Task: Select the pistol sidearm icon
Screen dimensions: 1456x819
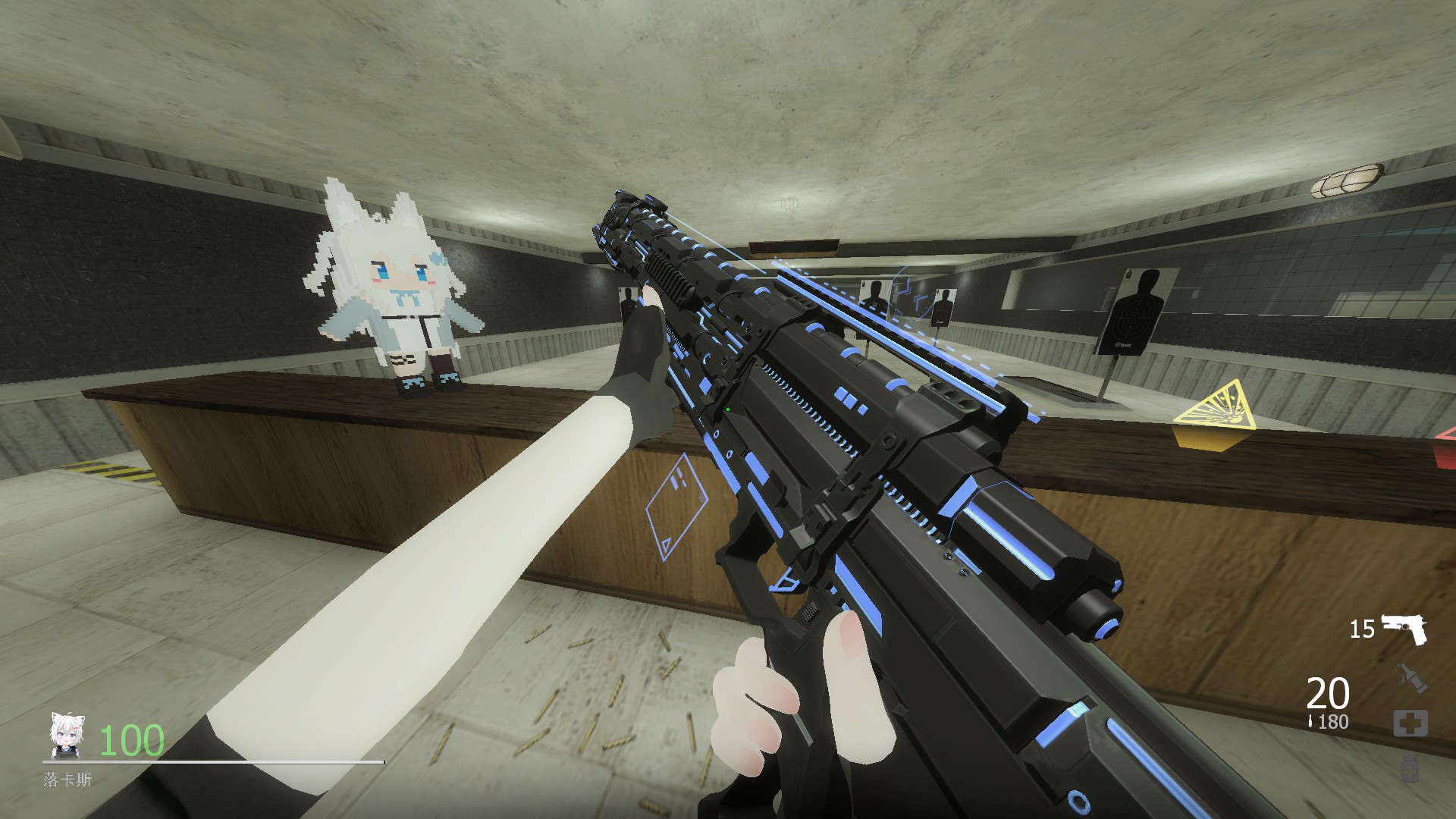Action: [x=1404, y=629]
